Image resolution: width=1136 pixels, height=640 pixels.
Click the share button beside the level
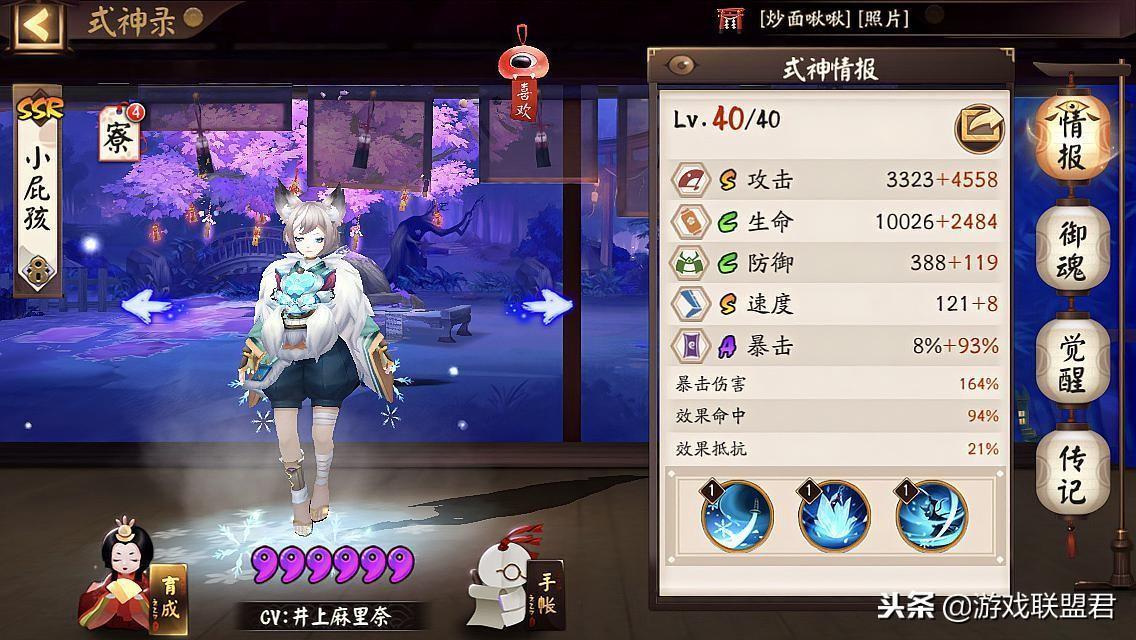pos(979,127)
